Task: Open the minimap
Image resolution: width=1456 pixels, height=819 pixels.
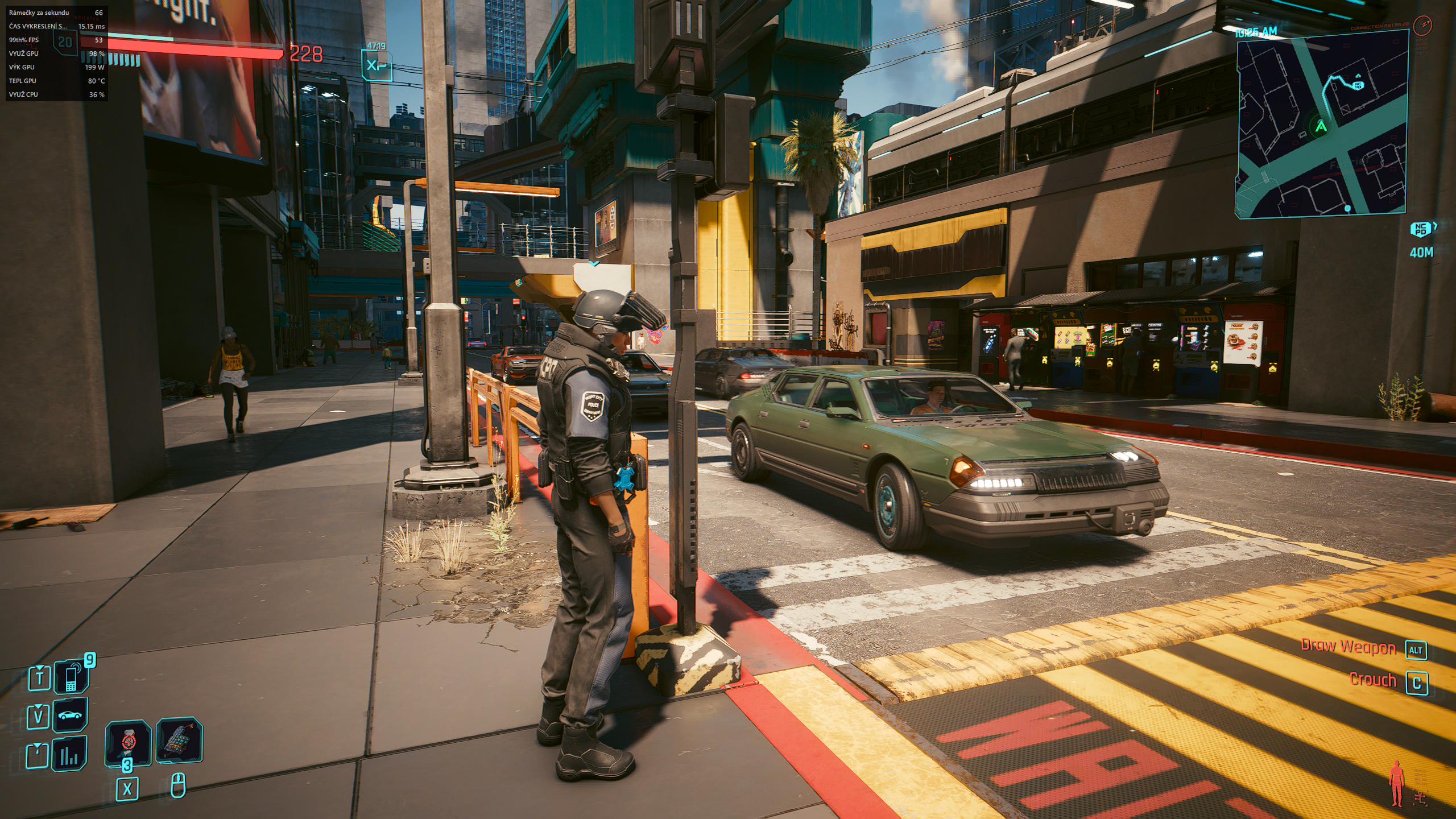Action: [1321, 125]
